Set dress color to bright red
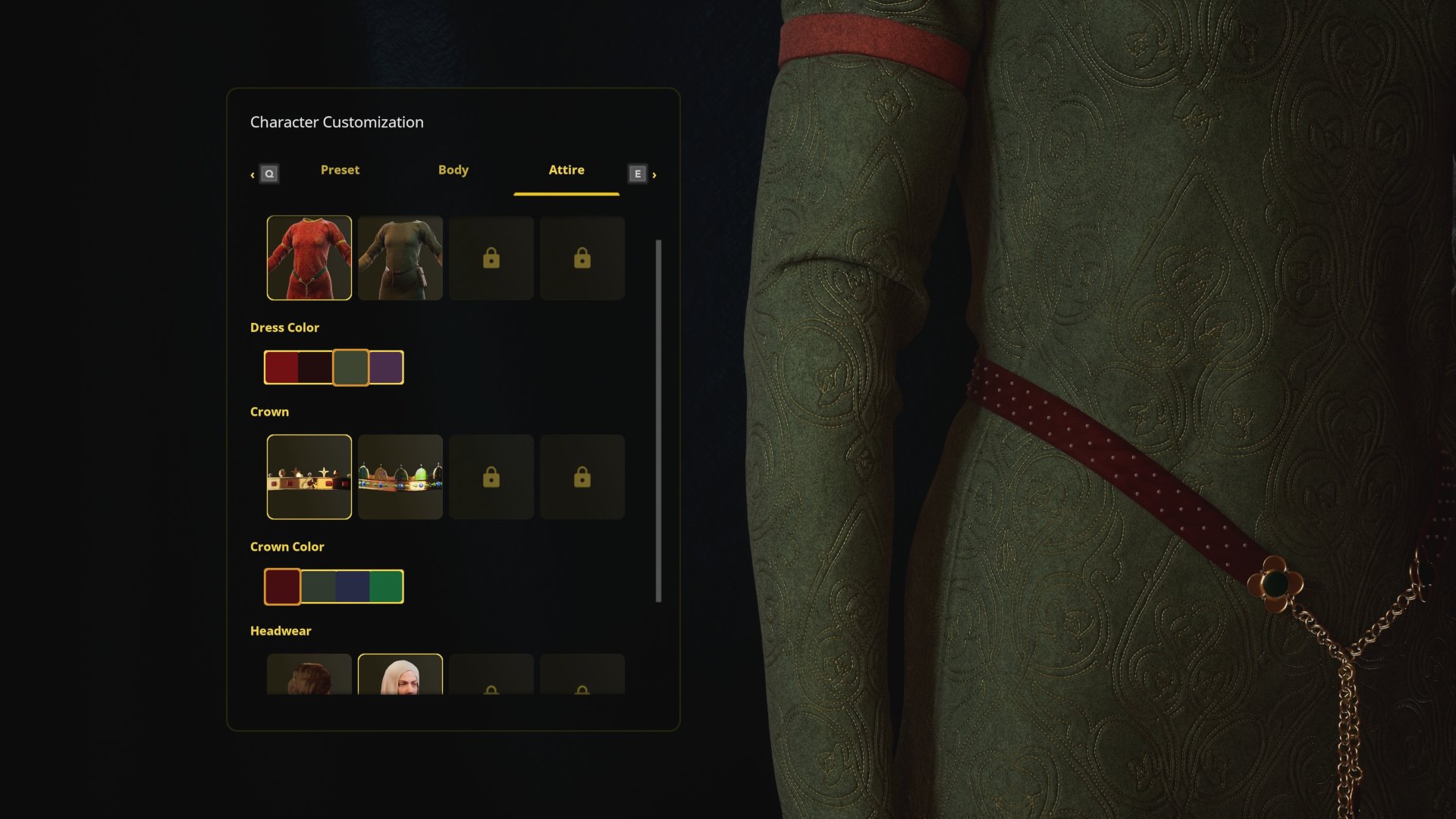Viewport: 1456px width, 819px height. pos(281,368)
